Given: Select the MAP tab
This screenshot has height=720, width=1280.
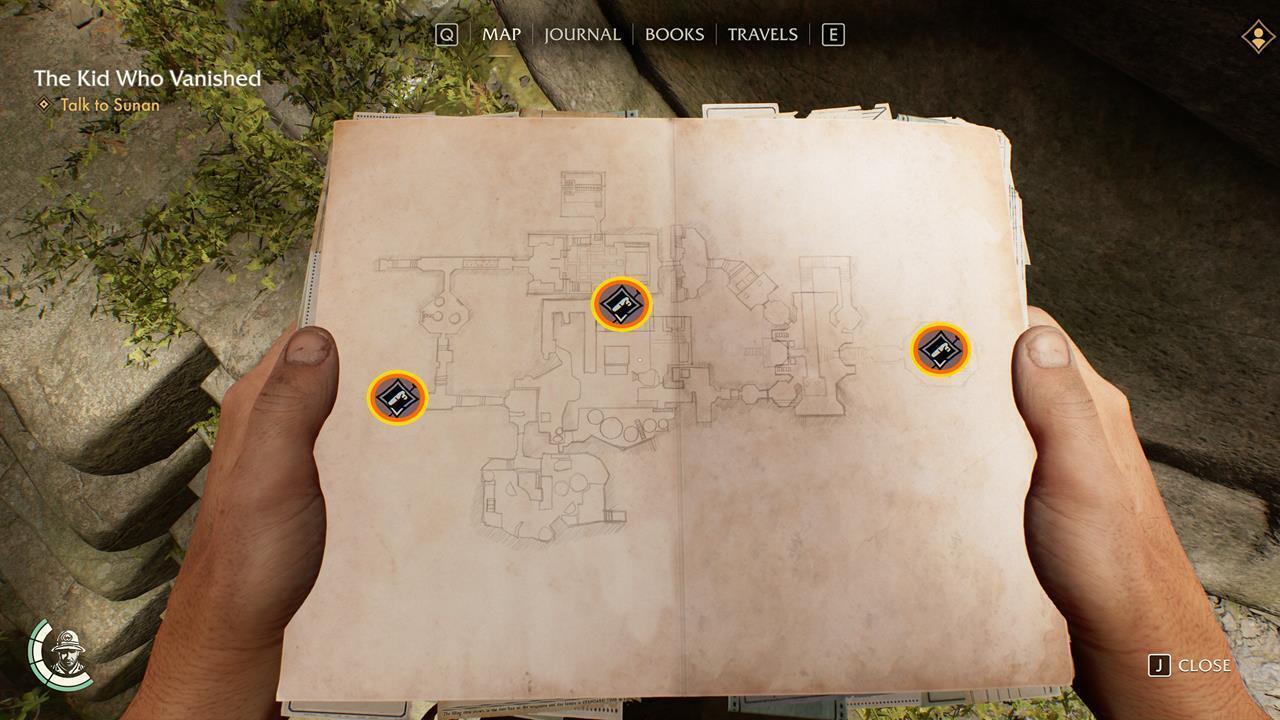Looking at the screenshot, I should (500, 34).
